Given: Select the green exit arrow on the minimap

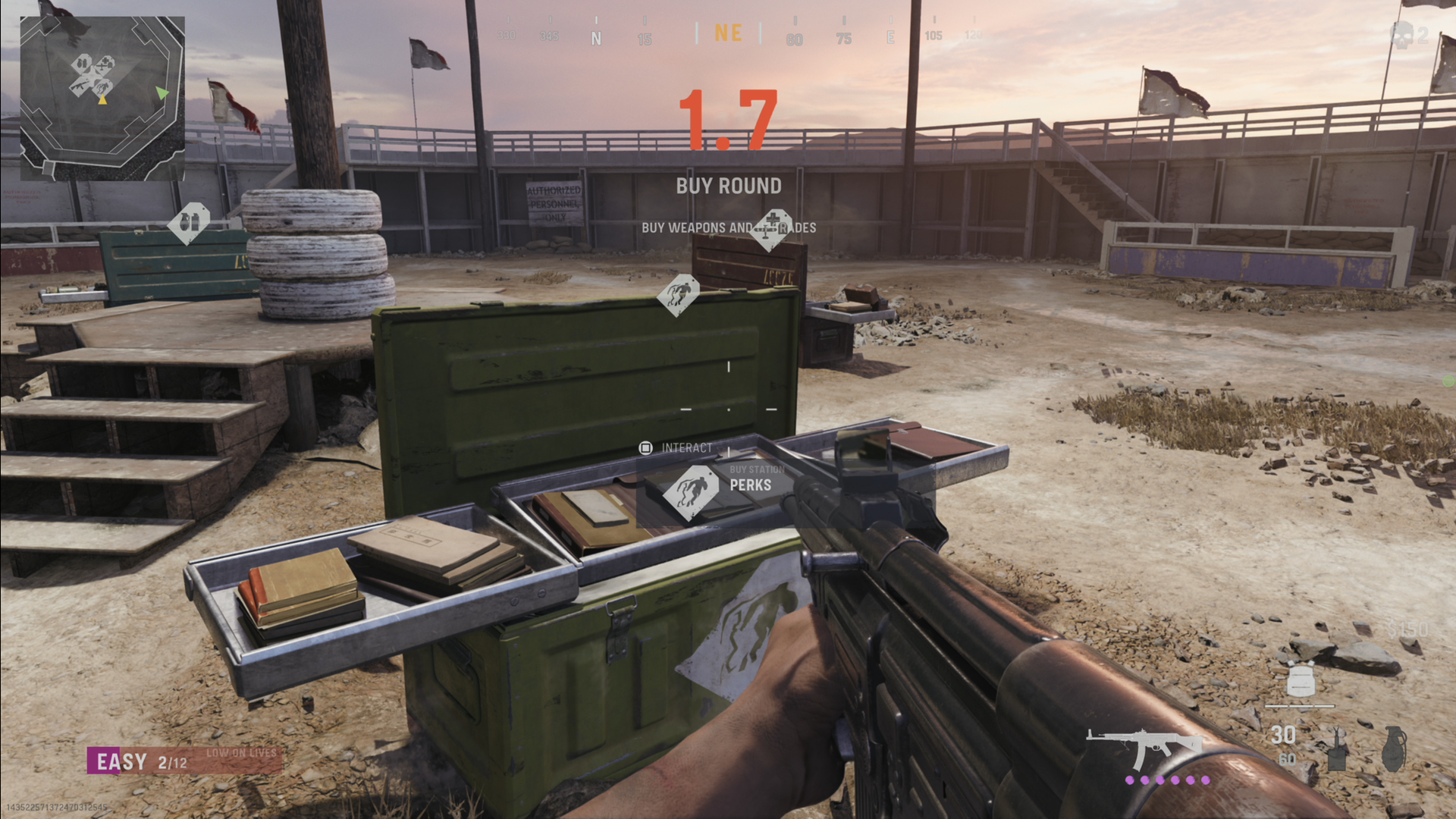Looking at the screenshot, I should 162,93.
